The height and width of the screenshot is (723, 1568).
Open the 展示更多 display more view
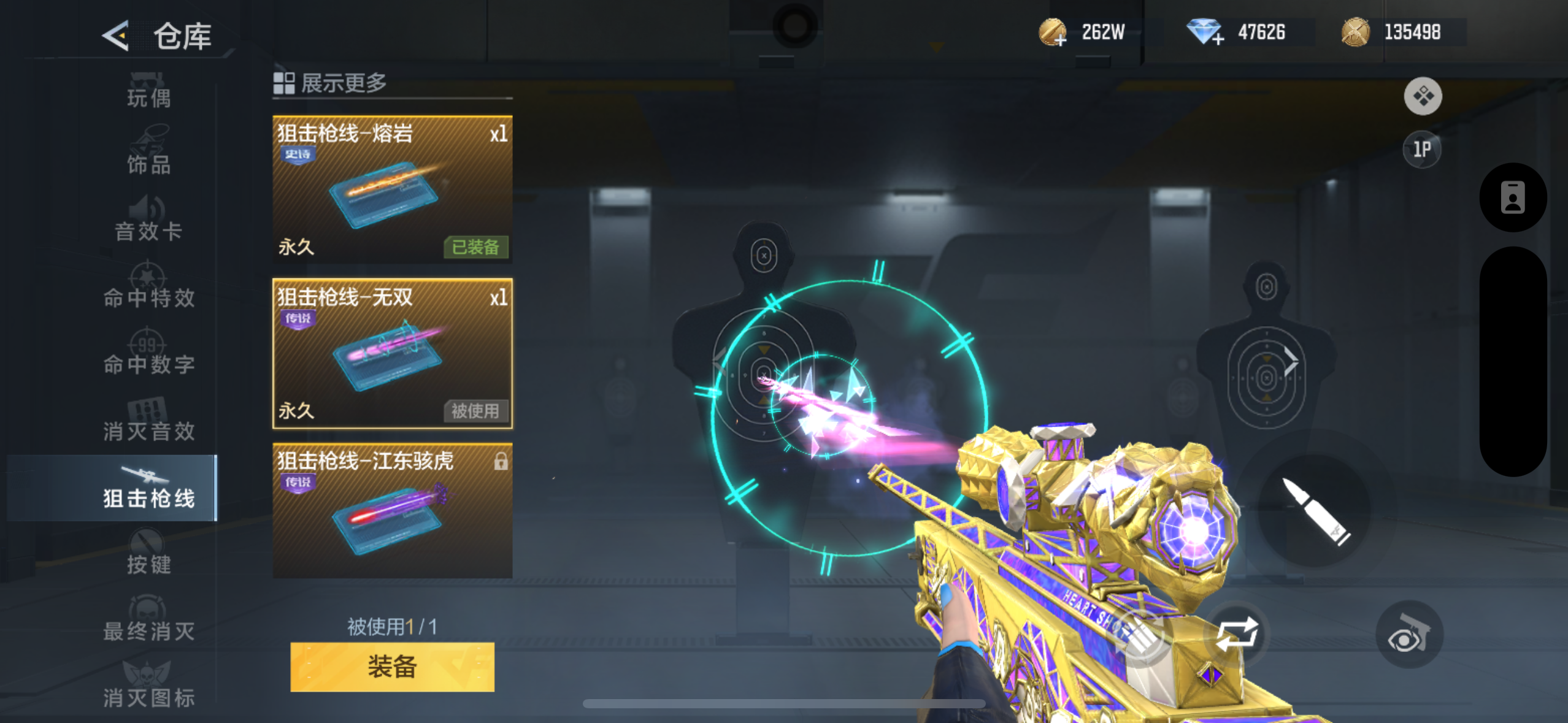(331, 83)
